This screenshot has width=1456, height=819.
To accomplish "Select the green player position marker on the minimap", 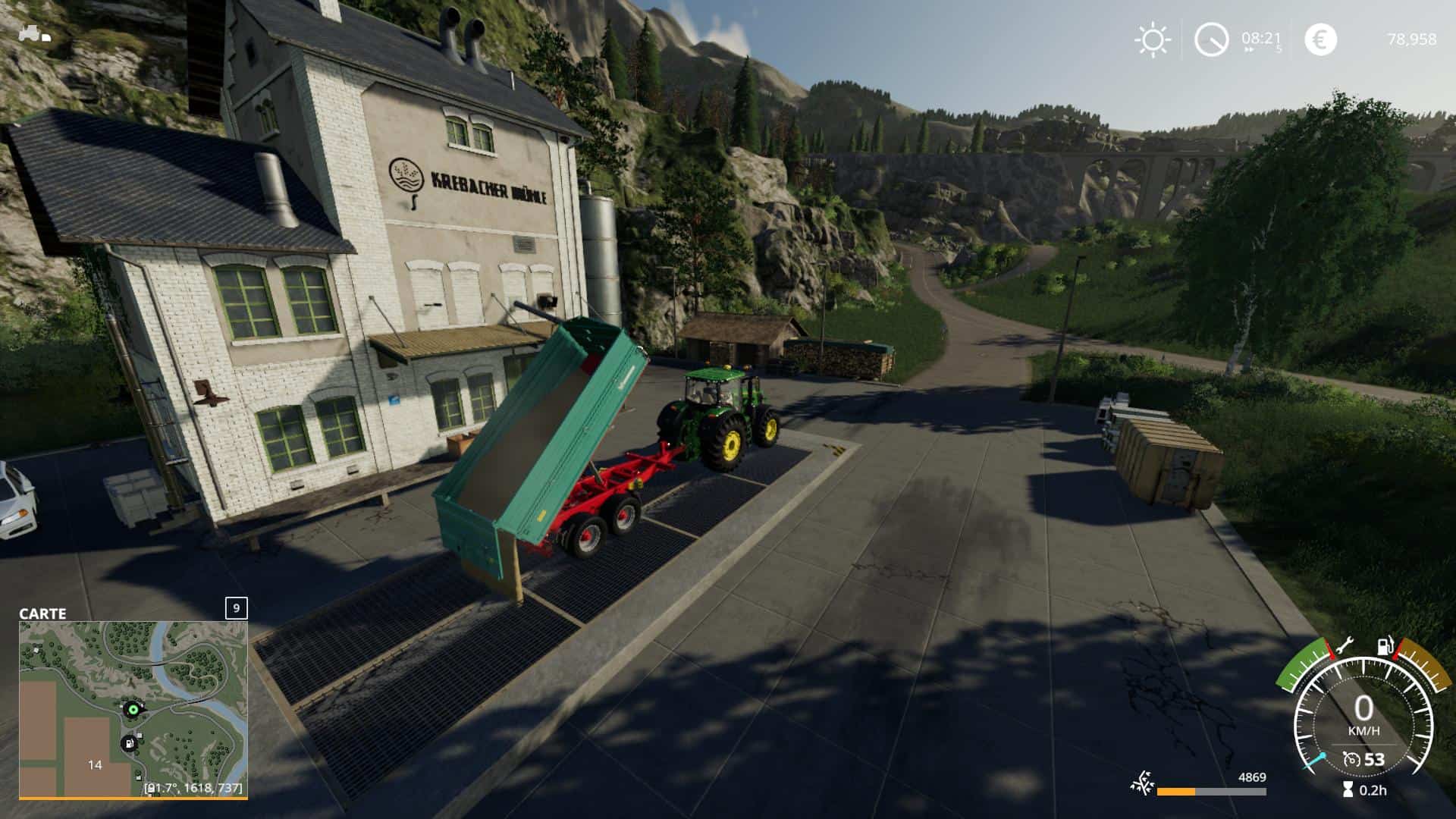I will [133, 709].
